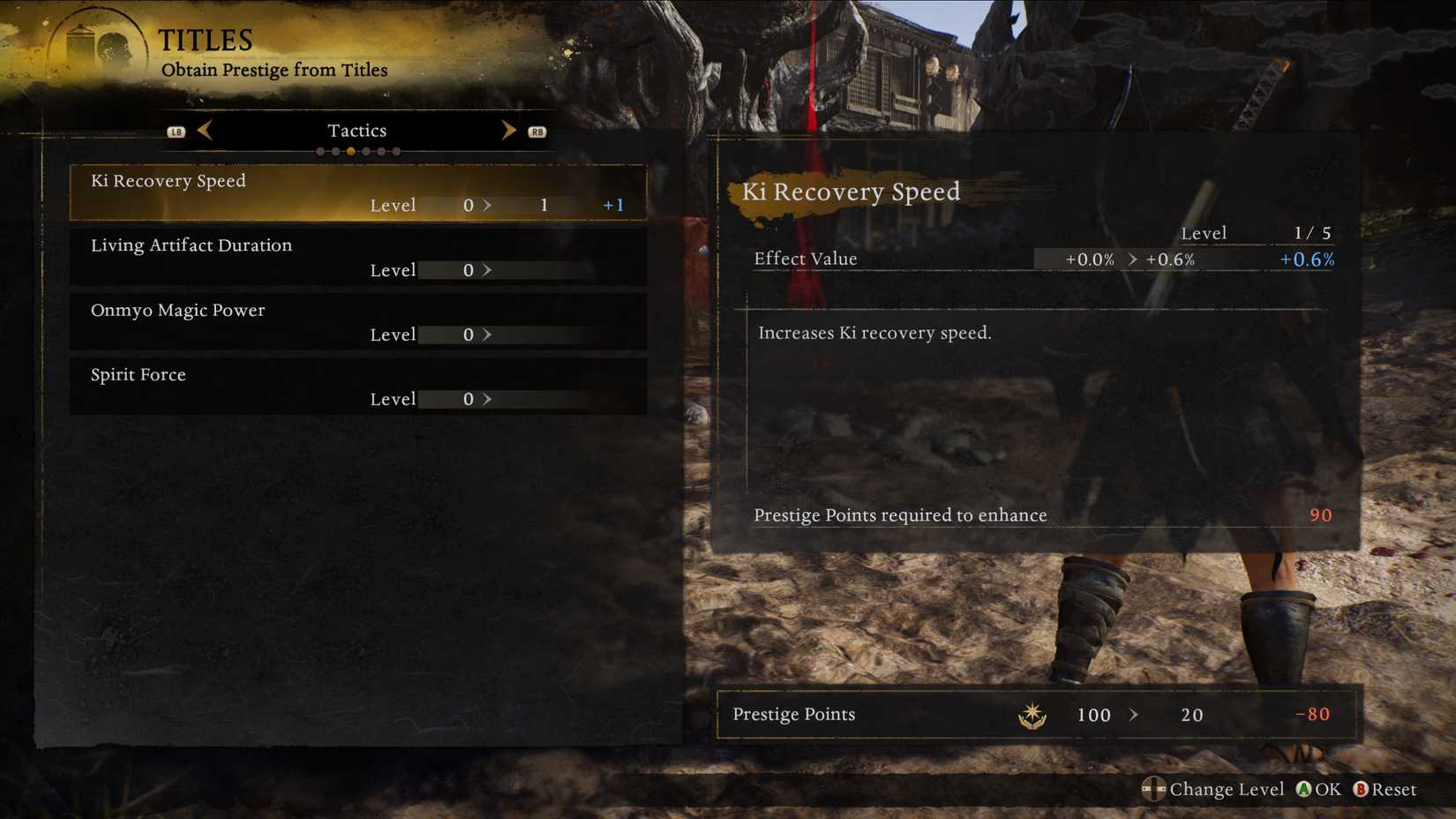Viewport: 1456px width, 819px height.
Task: Click the Prestige Points required to enhance value 90
Action: pyautogui.click(x=1321, y=515)
